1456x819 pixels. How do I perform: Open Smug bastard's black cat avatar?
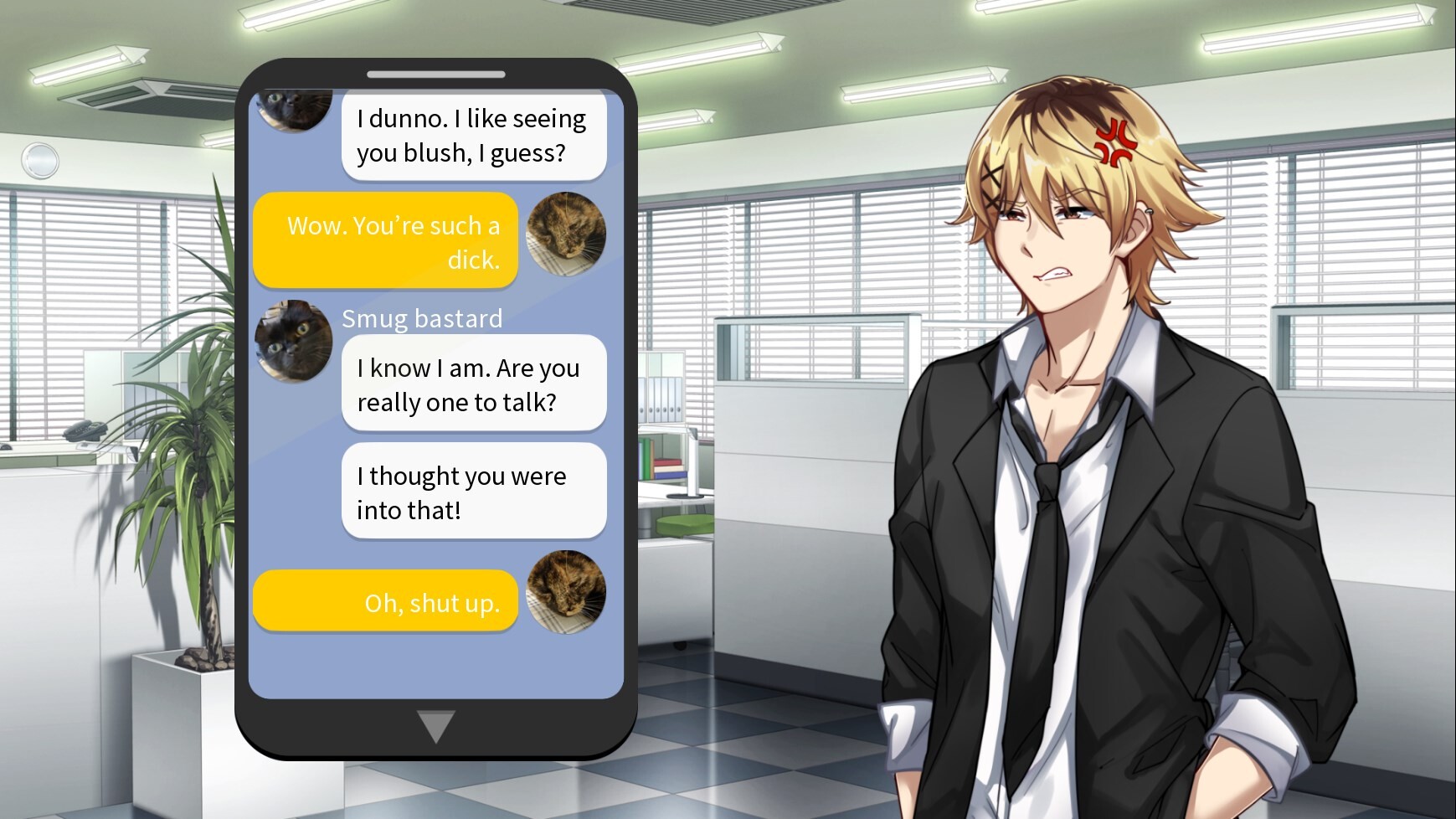[x=294, y=340]
